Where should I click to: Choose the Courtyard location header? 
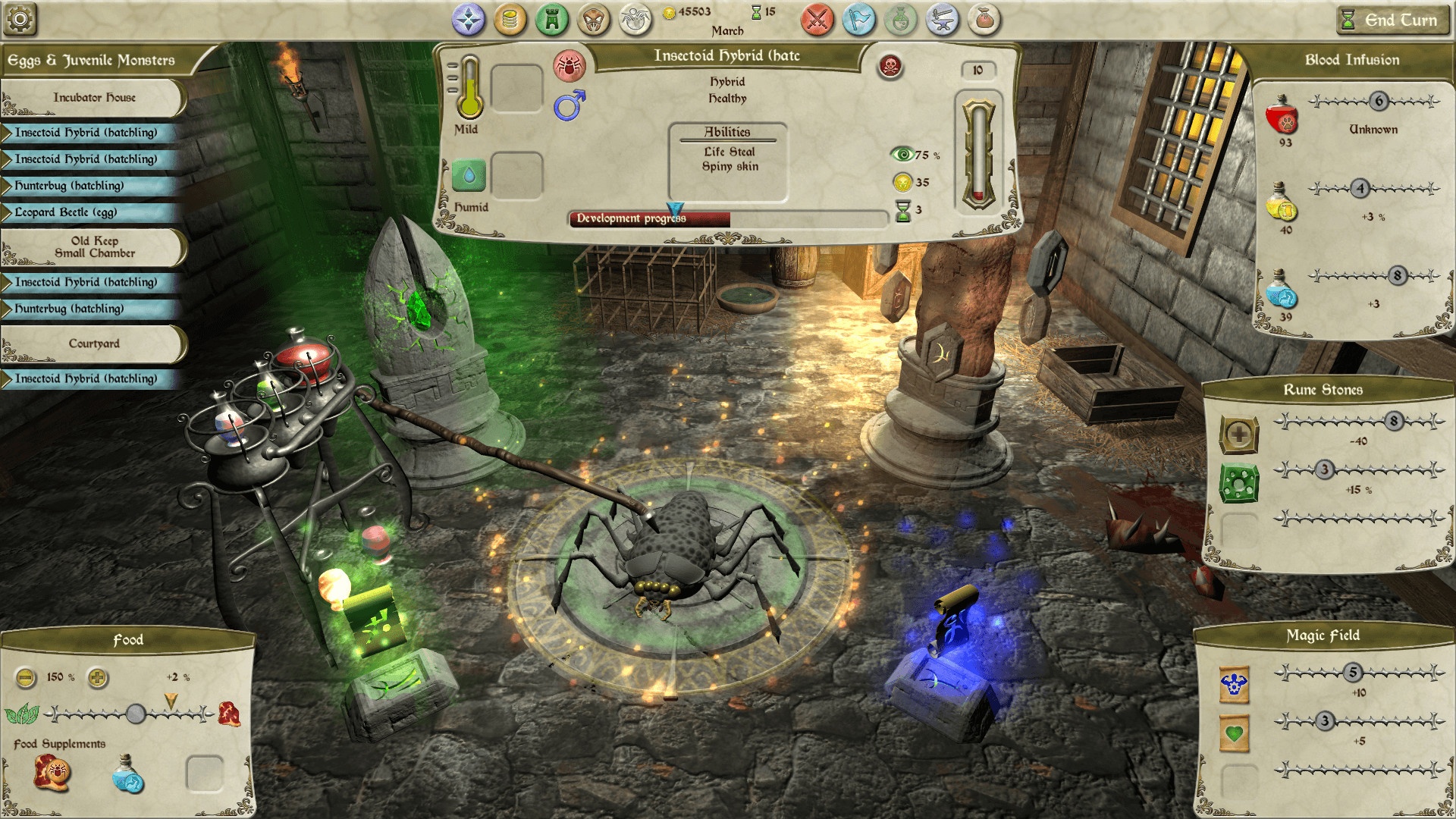point(94,344)
